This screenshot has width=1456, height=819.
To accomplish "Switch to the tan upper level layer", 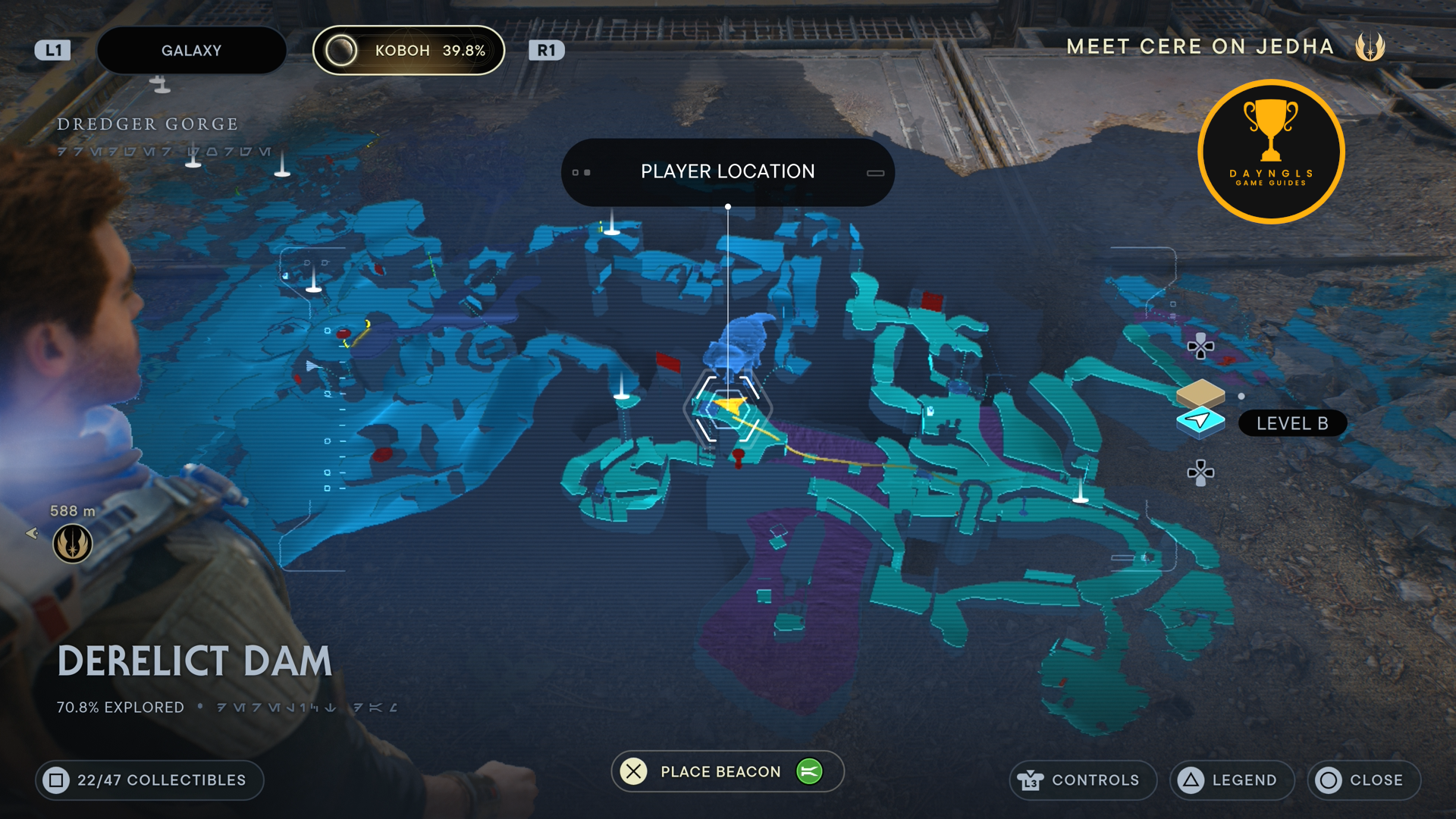I will (1200, 392).
